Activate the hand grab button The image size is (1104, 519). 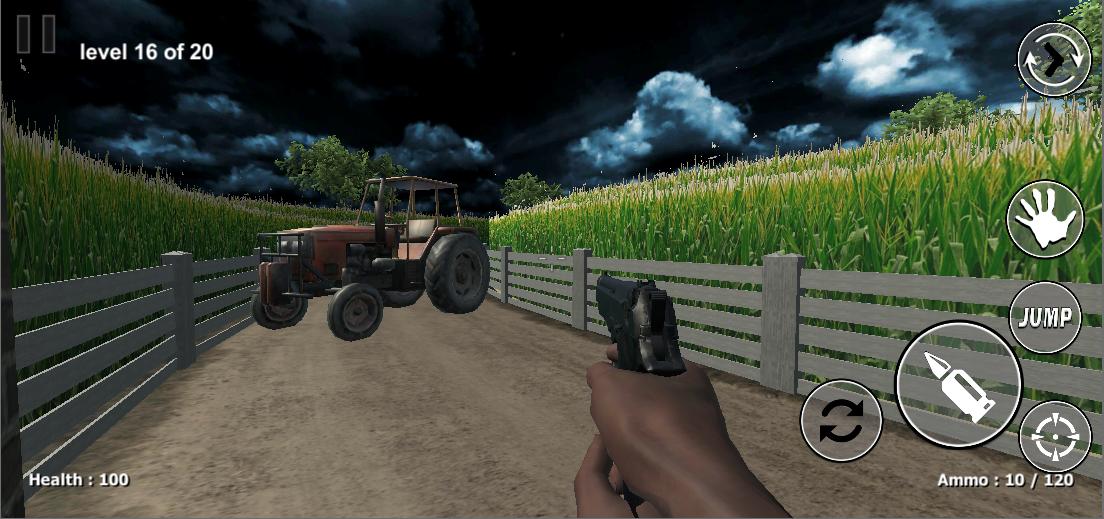pos(1045,219)
